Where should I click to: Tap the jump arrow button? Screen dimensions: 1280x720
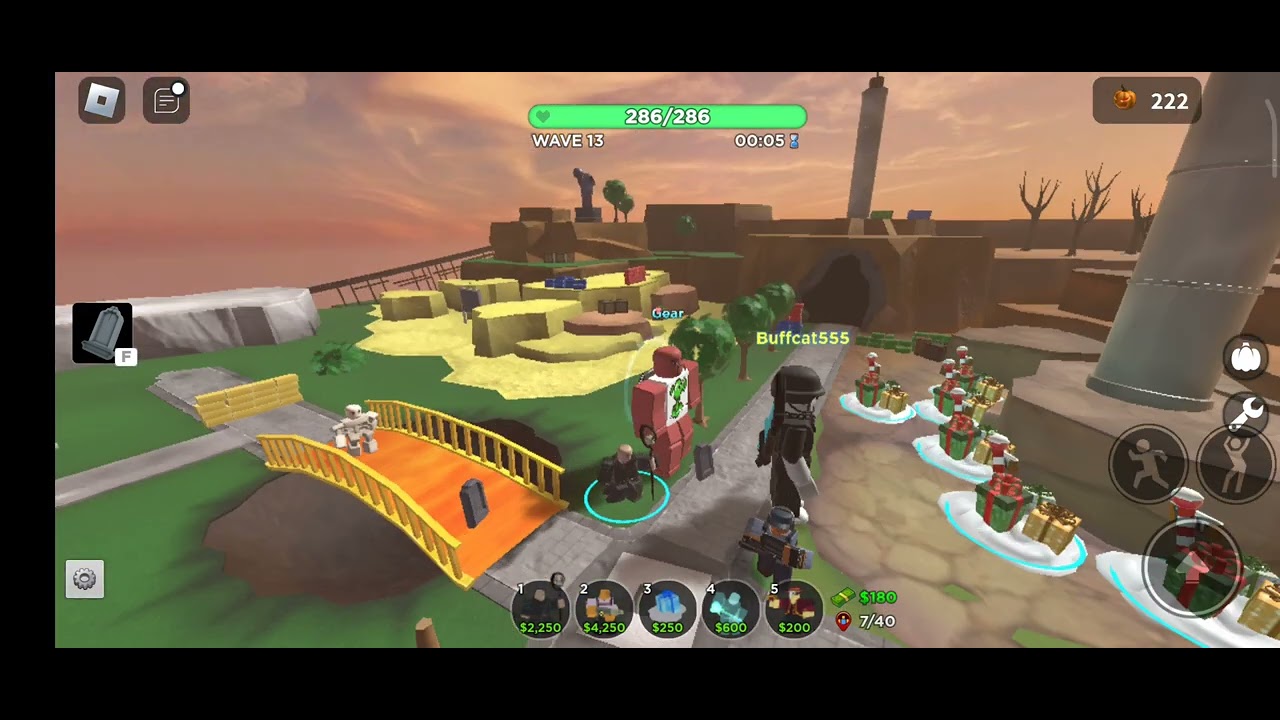(1192, 567)
